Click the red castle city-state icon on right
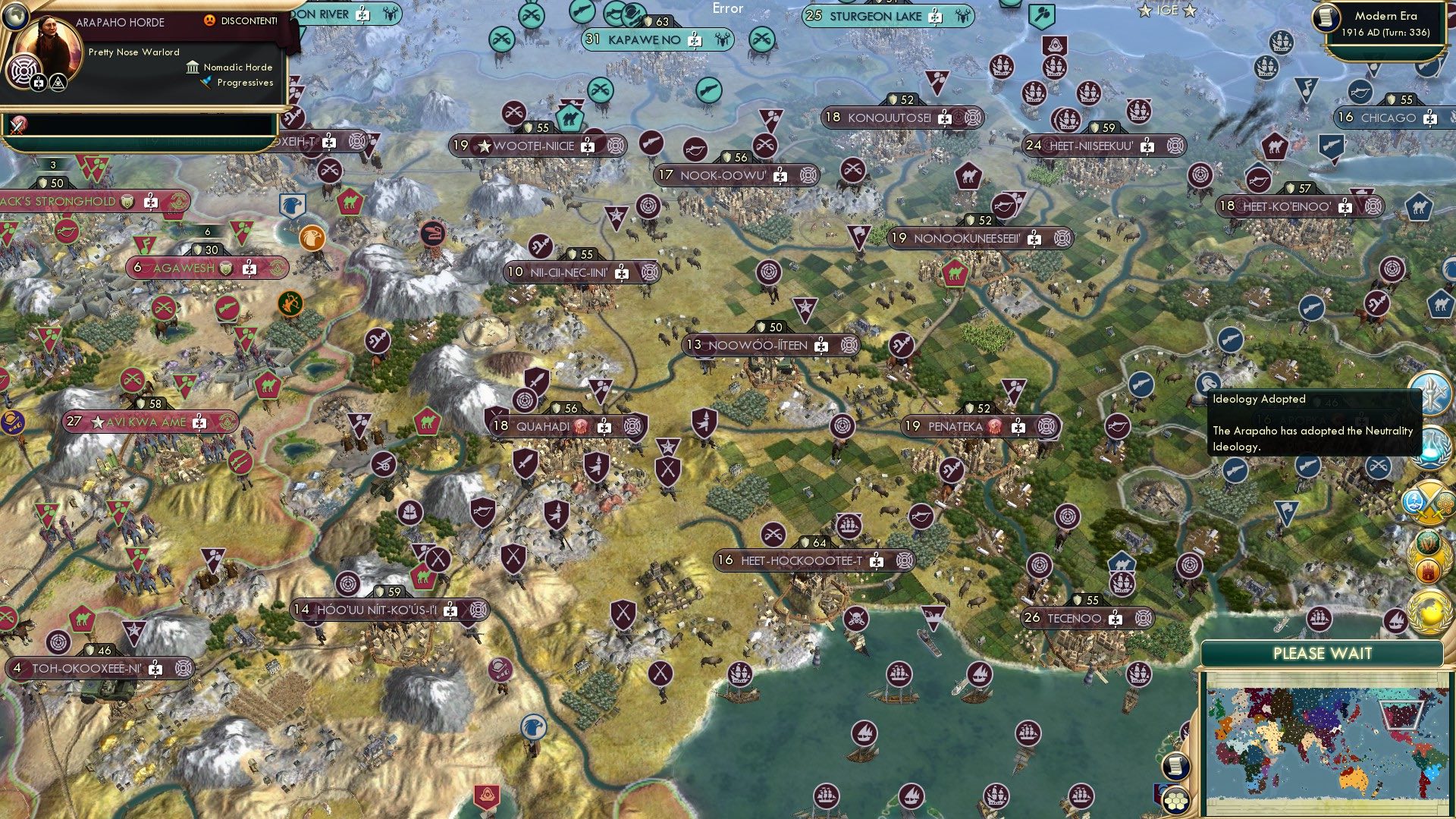The image size is (1456, 819). (1427, 570)
